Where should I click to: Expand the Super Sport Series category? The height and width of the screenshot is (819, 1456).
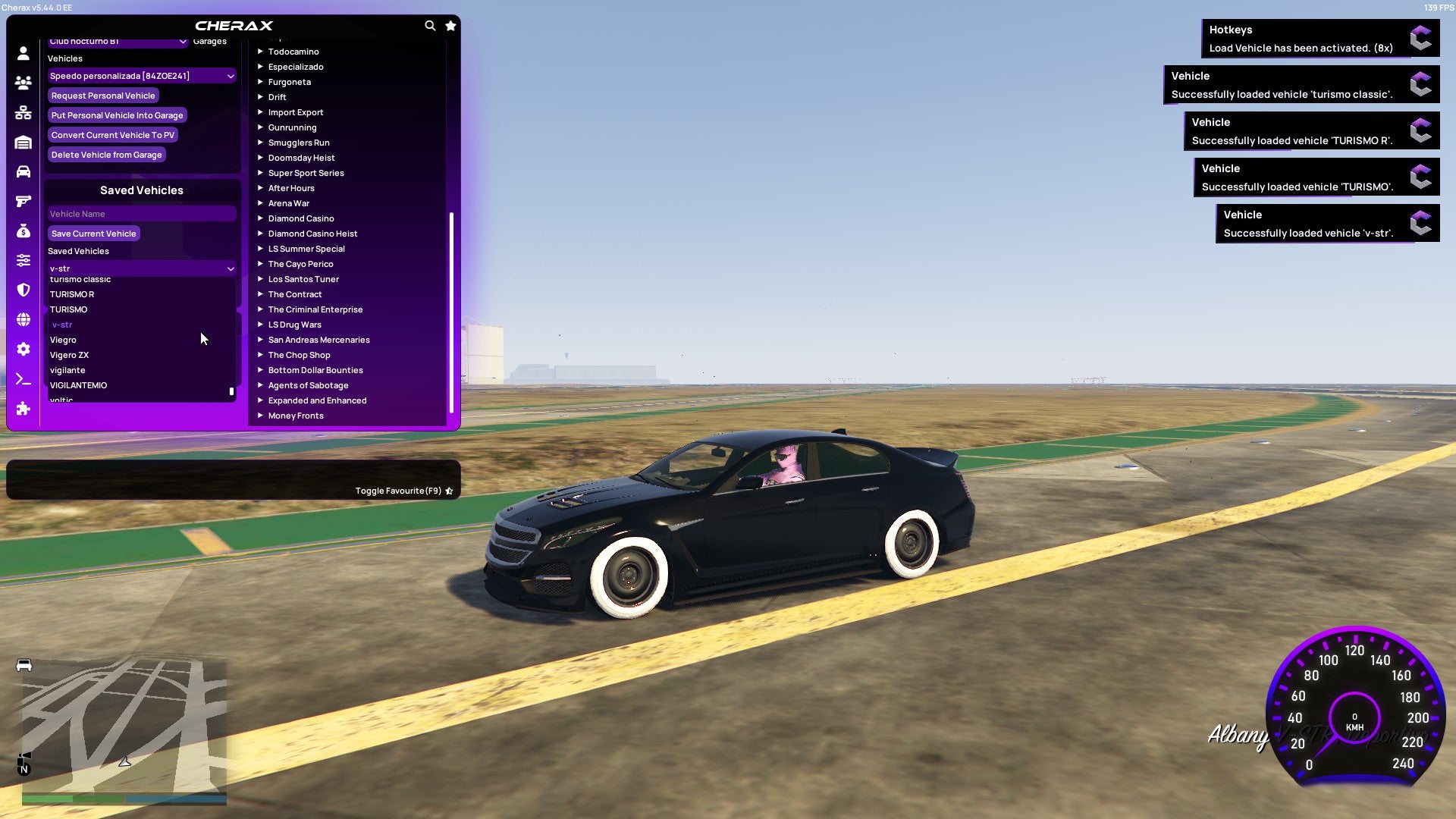pos(306,172)
